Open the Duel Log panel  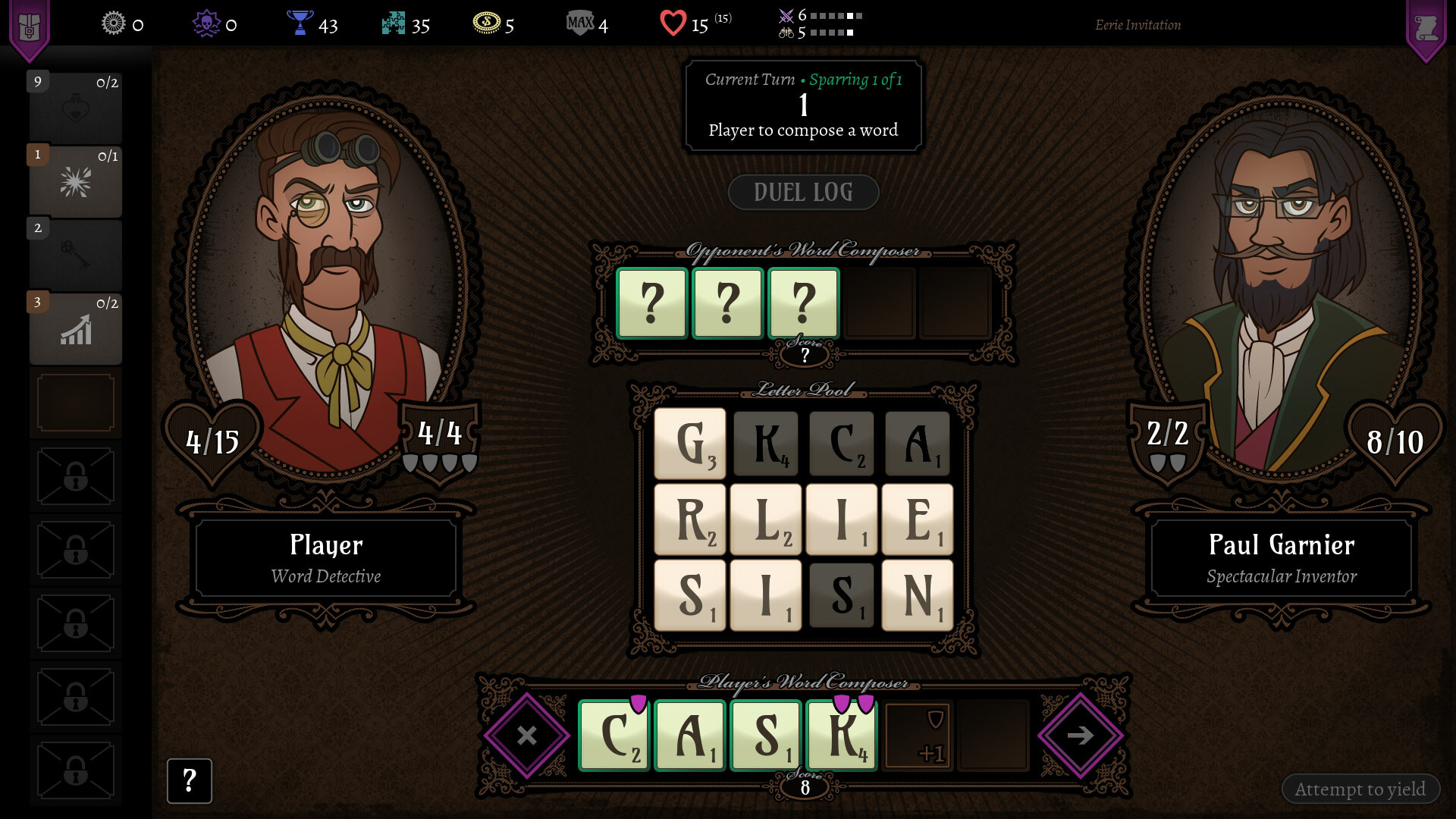point(803,192)
